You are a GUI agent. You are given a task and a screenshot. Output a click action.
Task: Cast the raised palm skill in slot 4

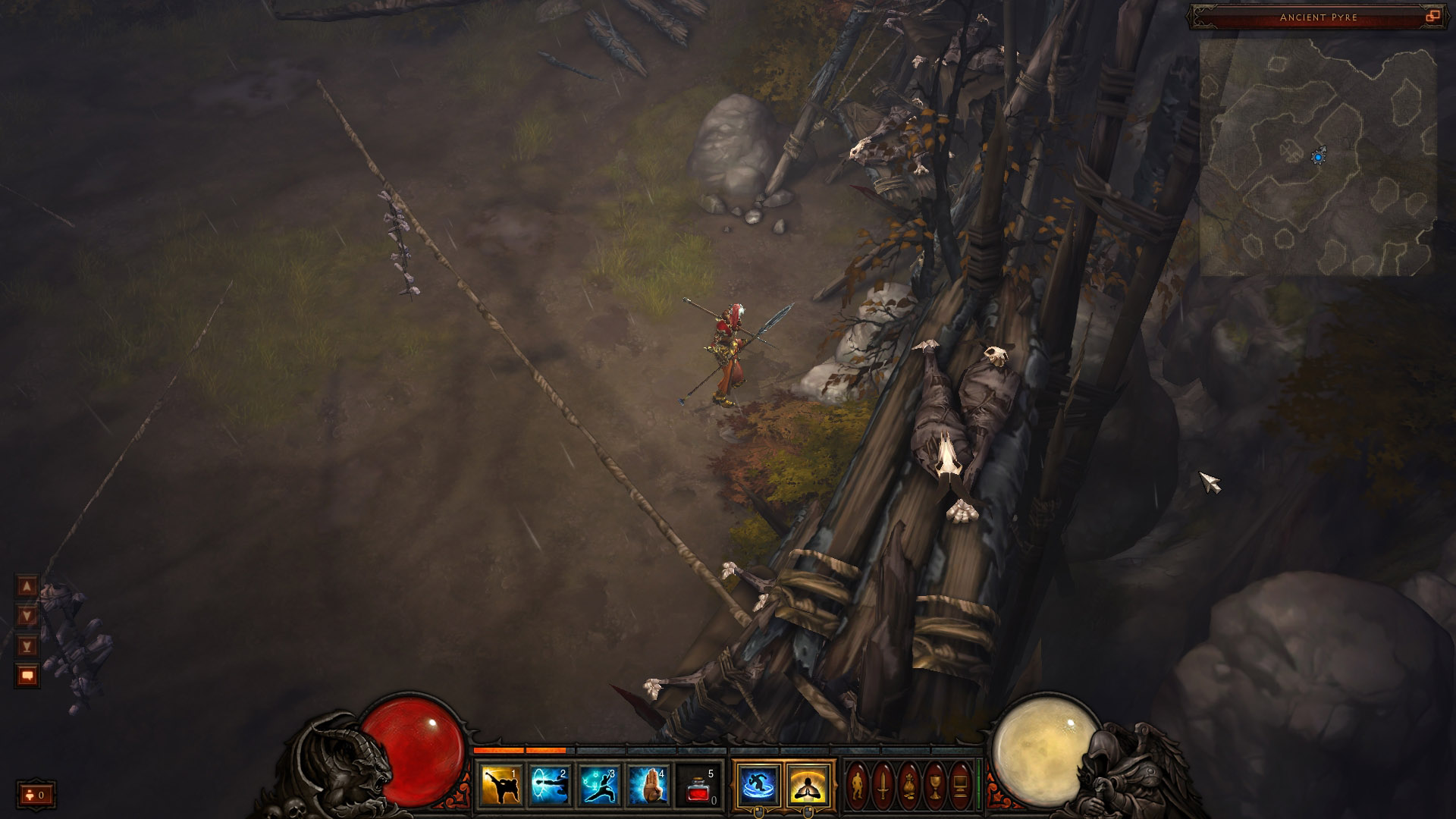click(x=648, y=786)
